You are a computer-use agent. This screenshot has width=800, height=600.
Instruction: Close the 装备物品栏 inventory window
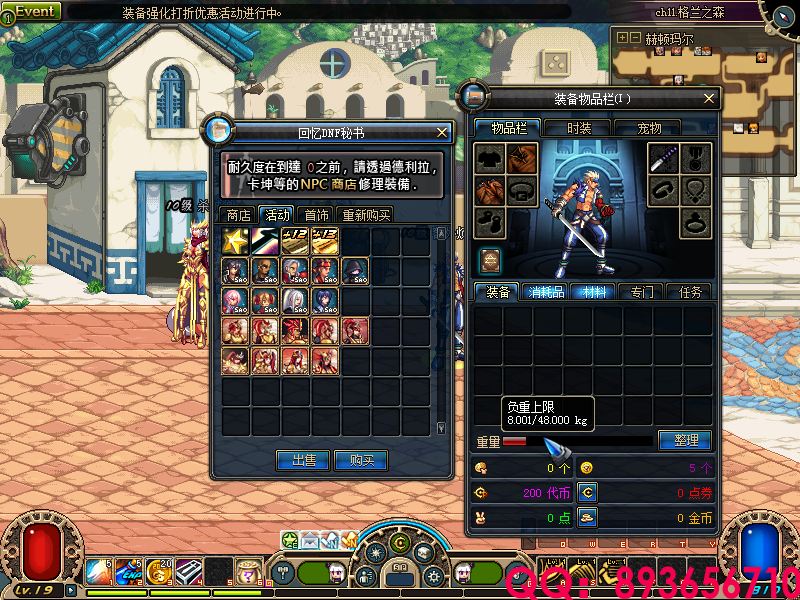(709, 98)
